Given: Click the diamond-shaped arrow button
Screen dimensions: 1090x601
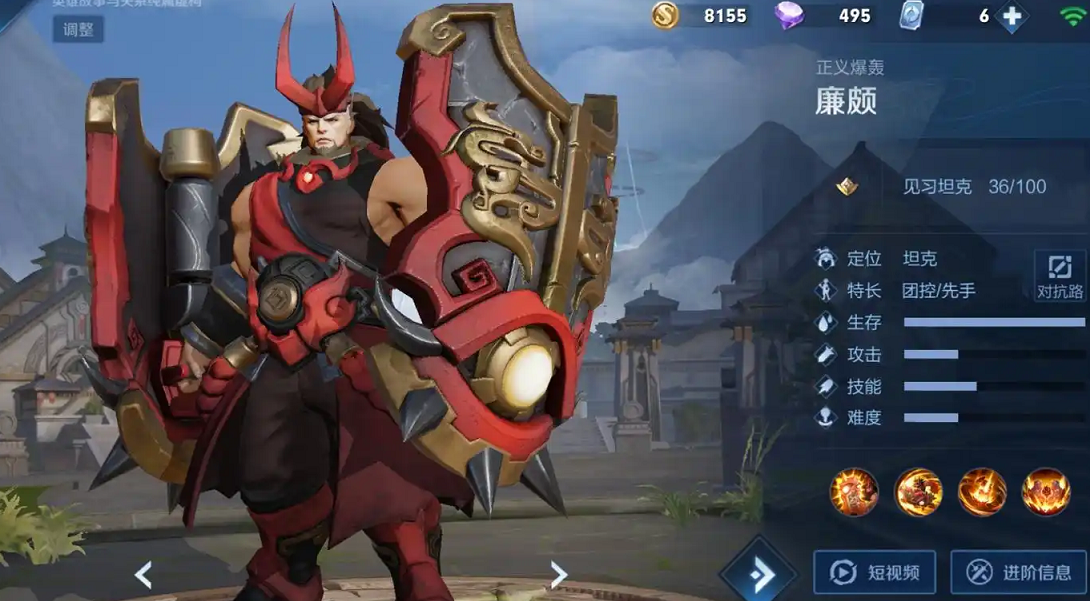Looking at the screenshot, I should (760, 573).
